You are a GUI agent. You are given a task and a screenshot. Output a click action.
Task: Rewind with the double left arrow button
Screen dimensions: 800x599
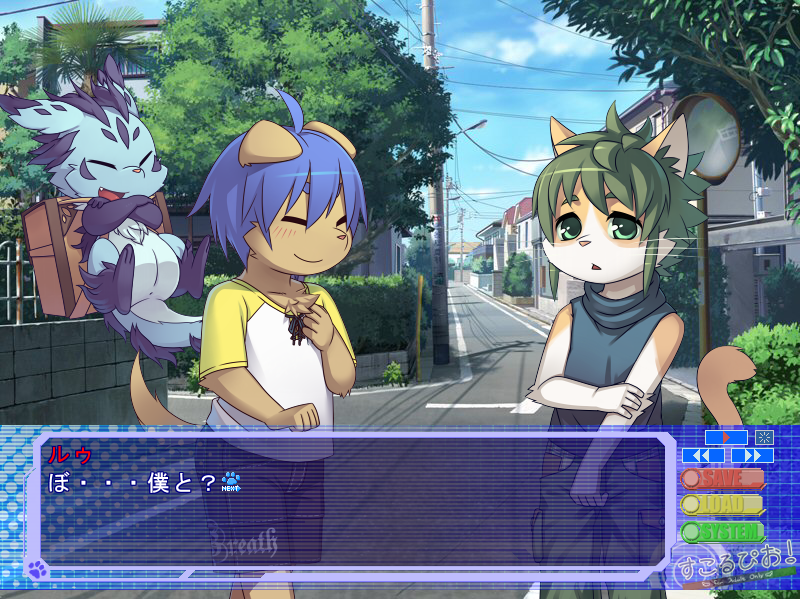point(703,455)
